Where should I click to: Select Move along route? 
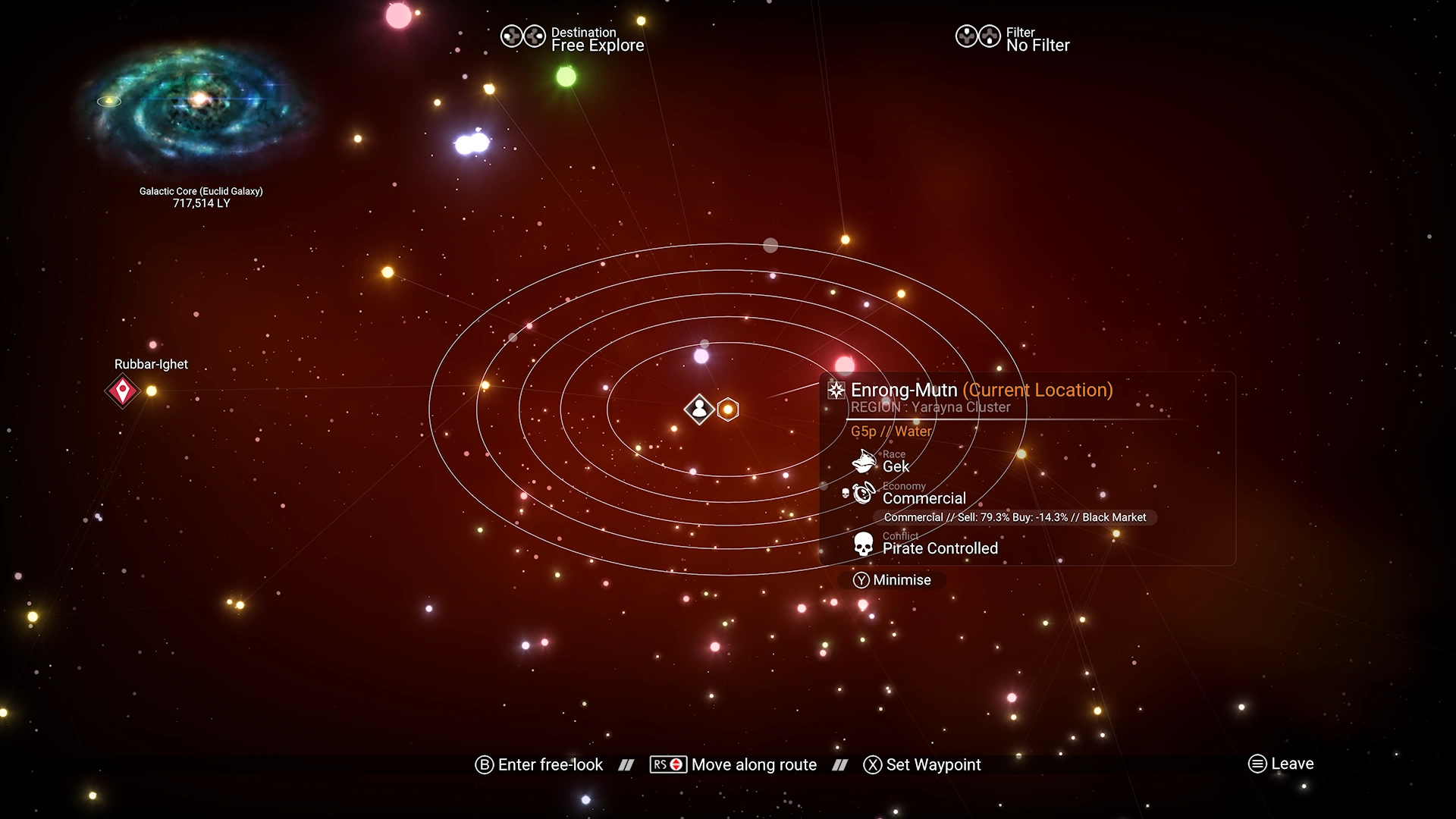pyautogui.click(x=733, y=764)
